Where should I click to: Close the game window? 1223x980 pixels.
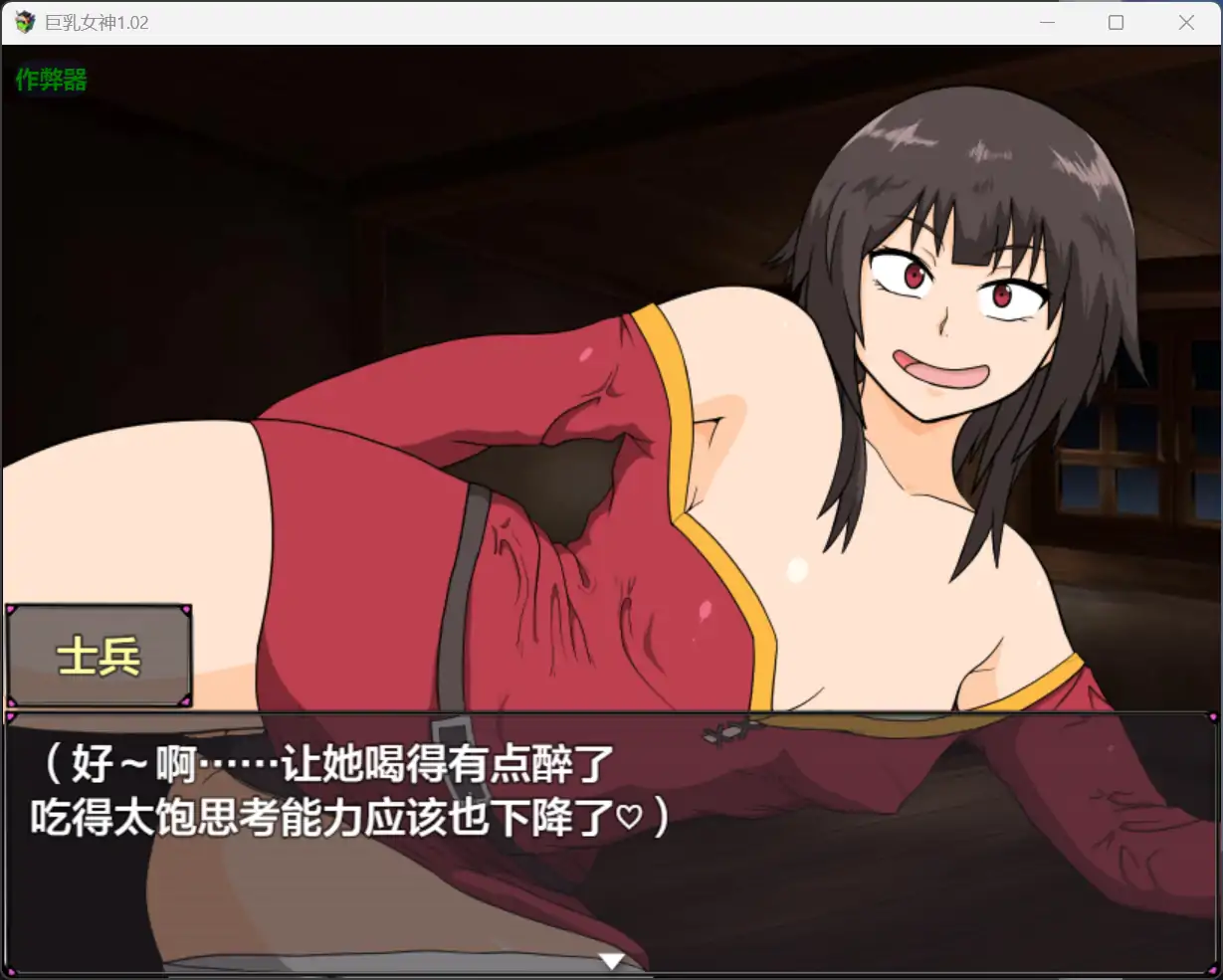[x=1185, y=22]
